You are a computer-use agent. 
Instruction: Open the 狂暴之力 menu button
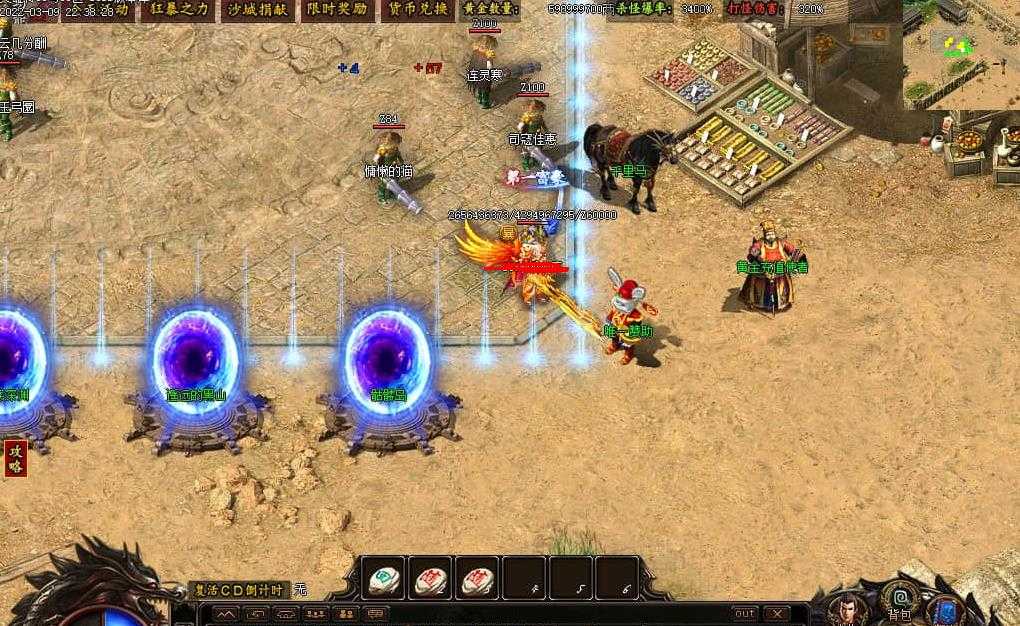(x=180, y=10)
